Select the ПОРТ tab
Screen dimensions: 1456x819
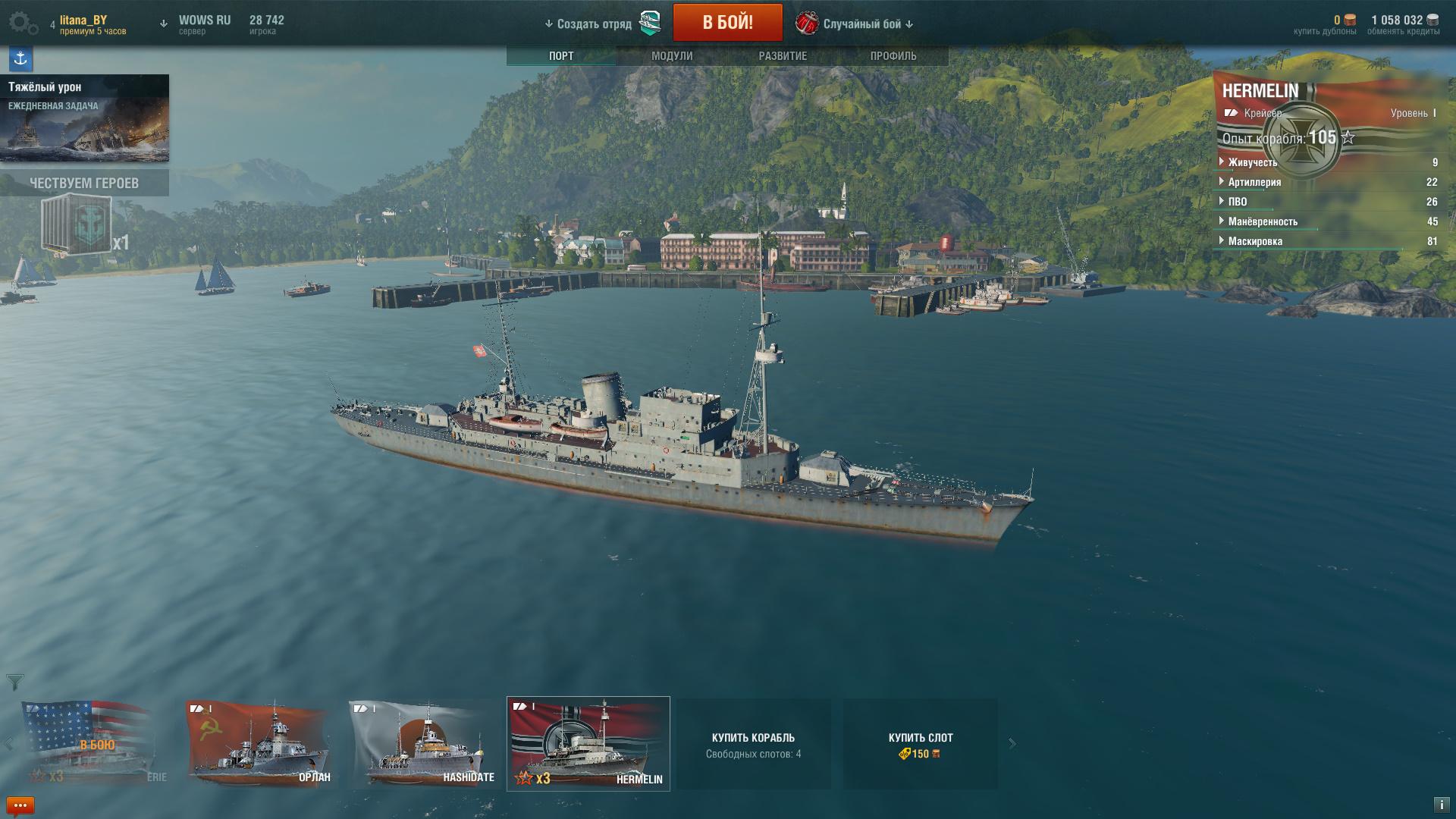coord(561,56)
